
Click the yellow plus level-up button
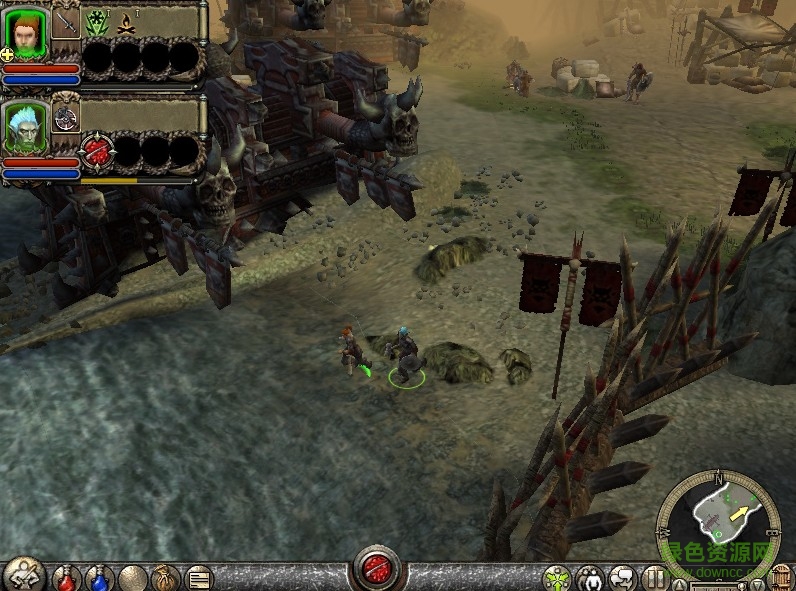tap(7, 54)
